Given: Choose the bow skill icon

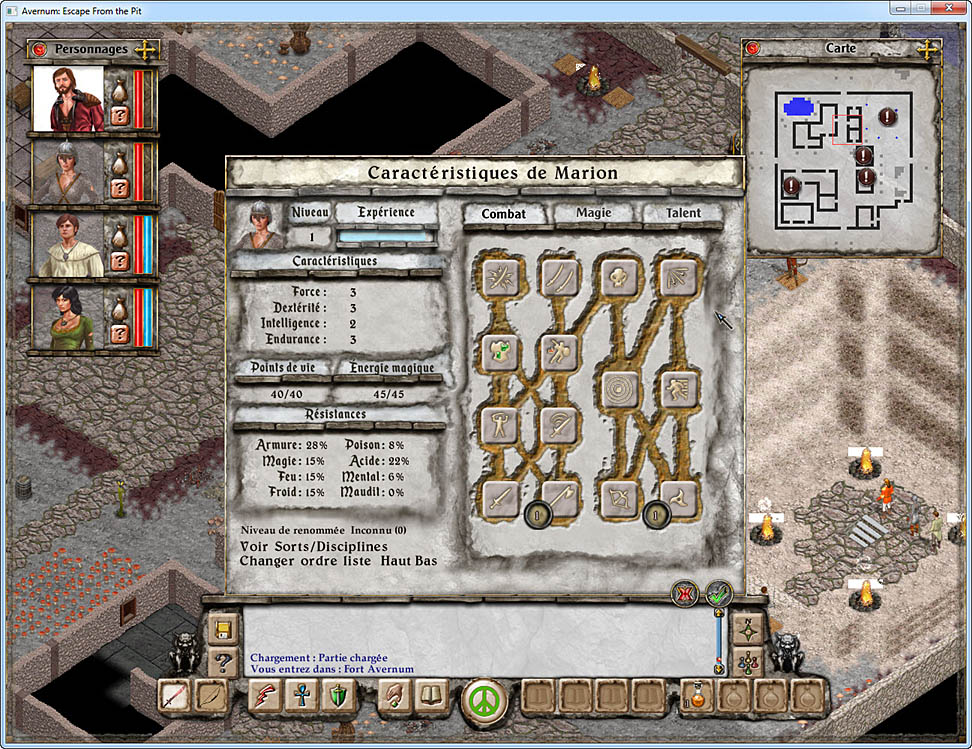Looking at the screenshot, I should click(x=619, y=499).
